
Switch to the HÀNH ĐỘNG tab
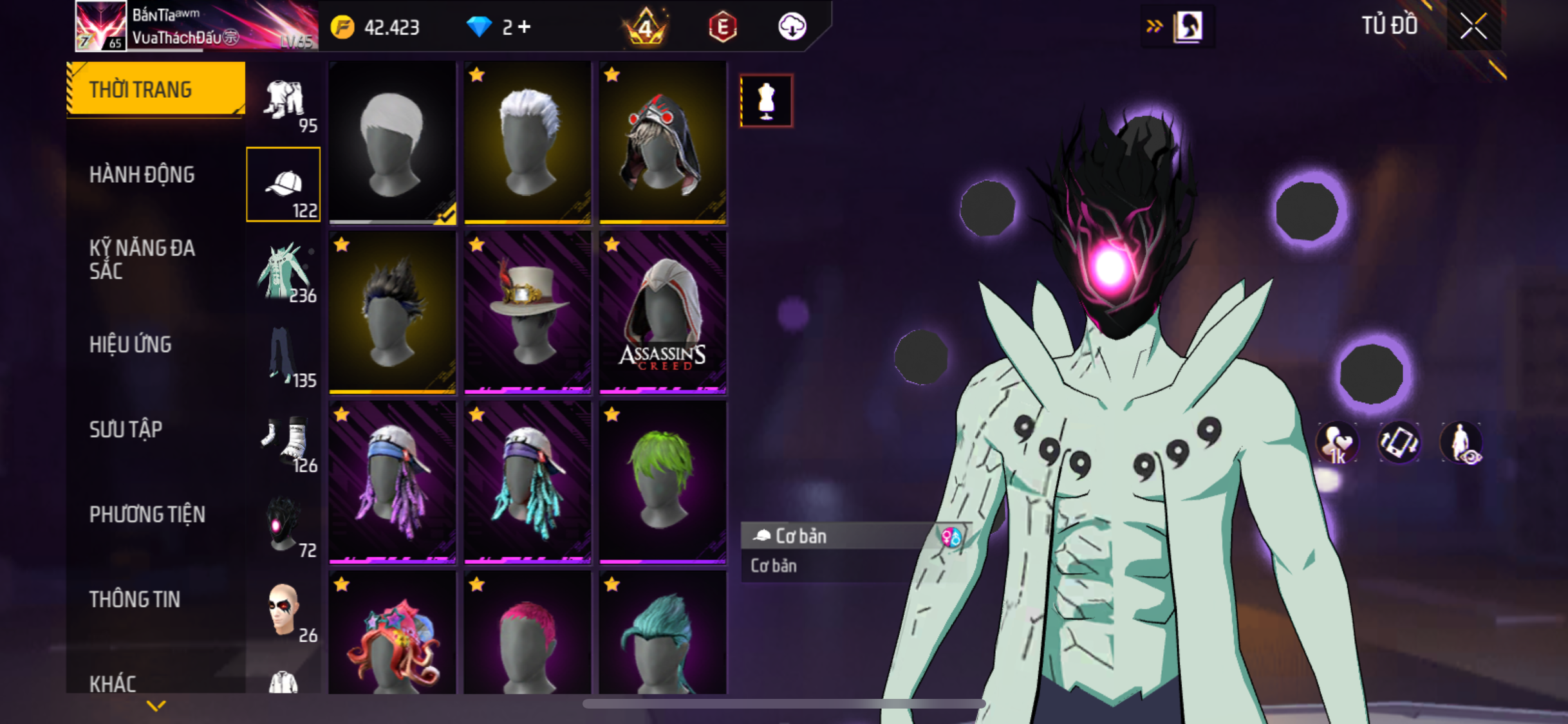(142, 174)
